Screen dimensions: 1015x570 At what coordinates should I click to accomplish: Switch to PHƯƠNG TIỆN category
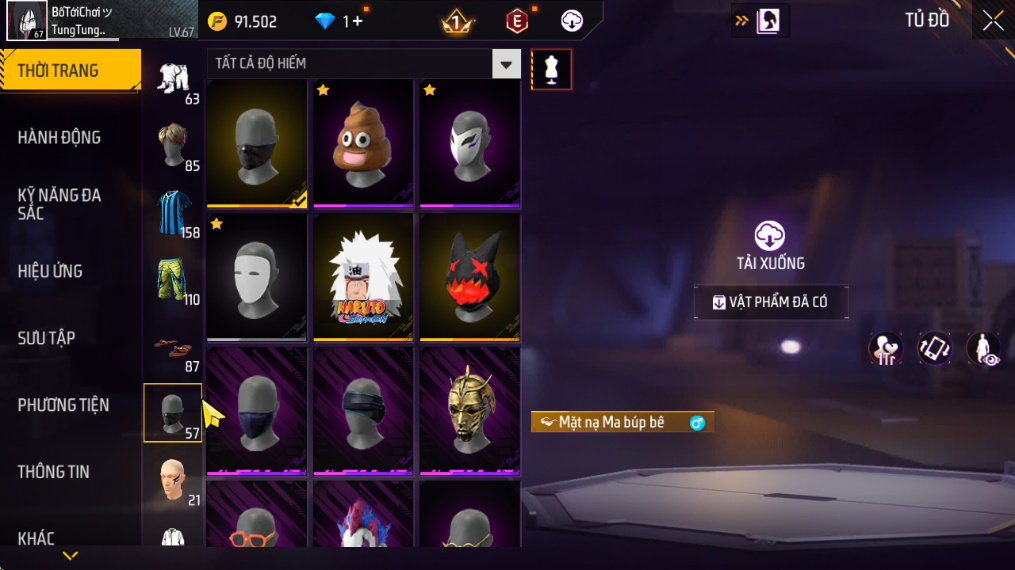tap(63, 405)
